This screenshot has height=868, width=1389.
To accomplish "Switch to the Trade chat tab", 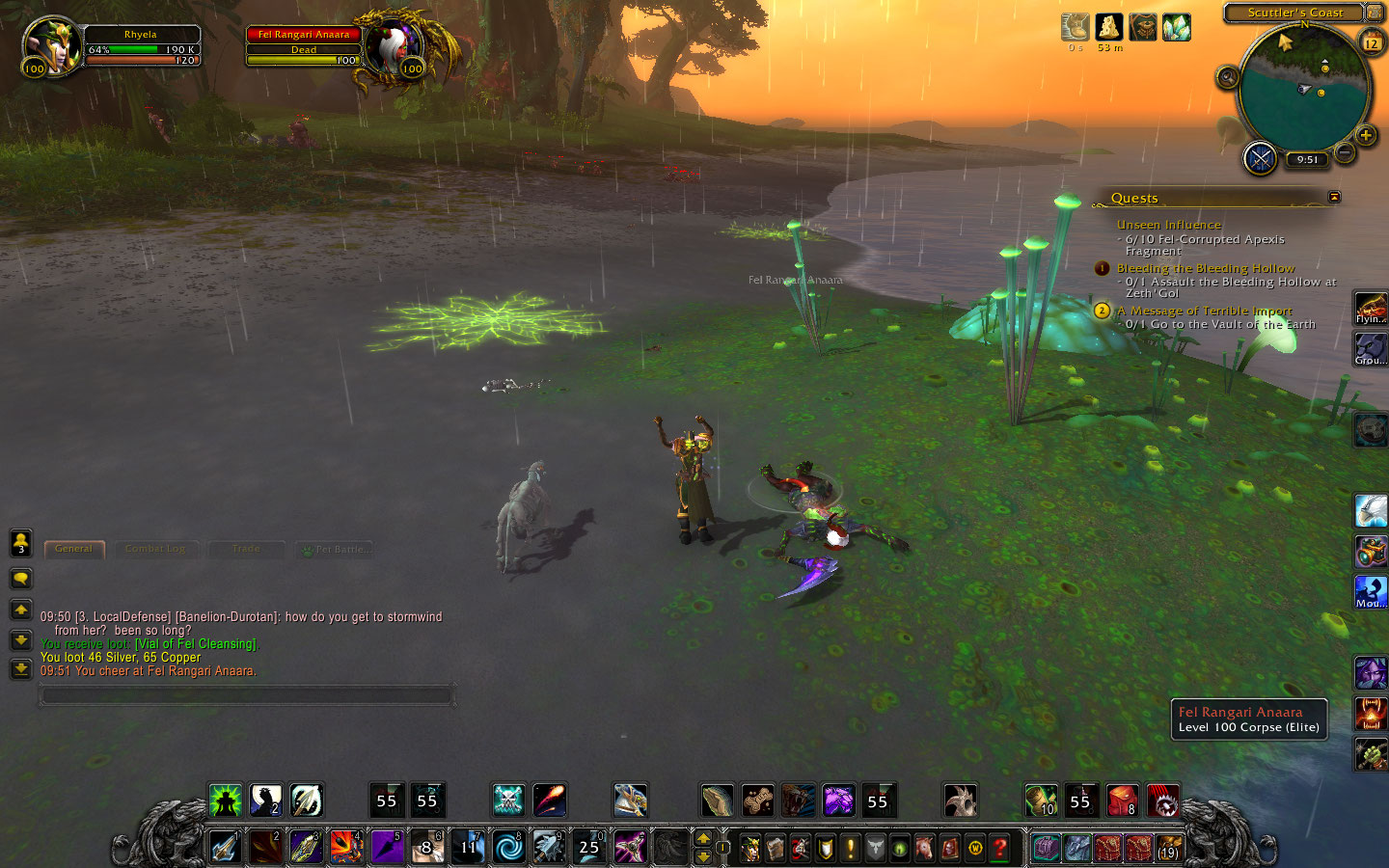I will (246, 549).
